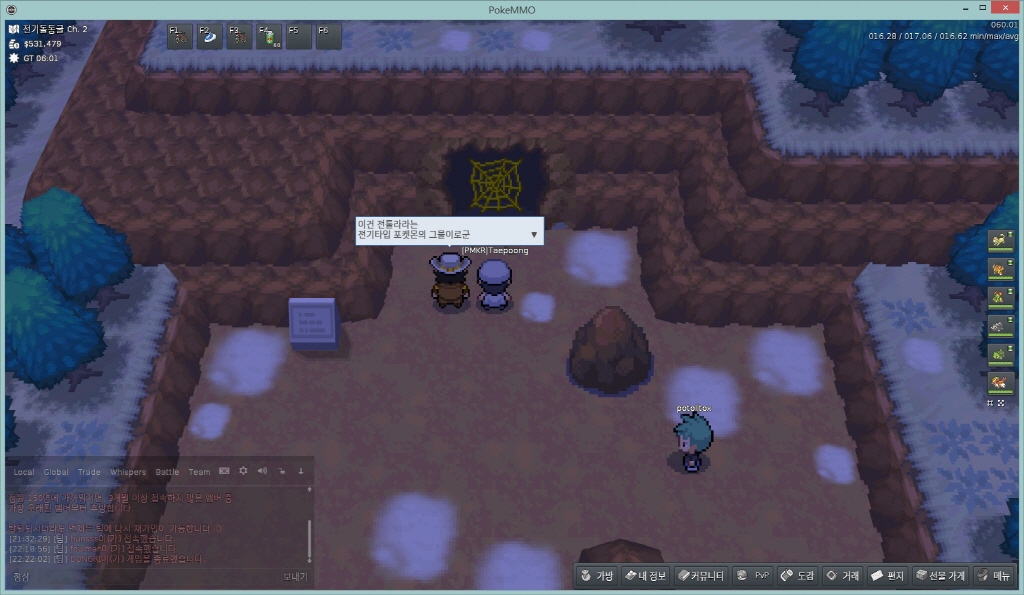Open the 선물 가게 gift shop
Screen dimensions: 1024x595
[x=940, y=576]
